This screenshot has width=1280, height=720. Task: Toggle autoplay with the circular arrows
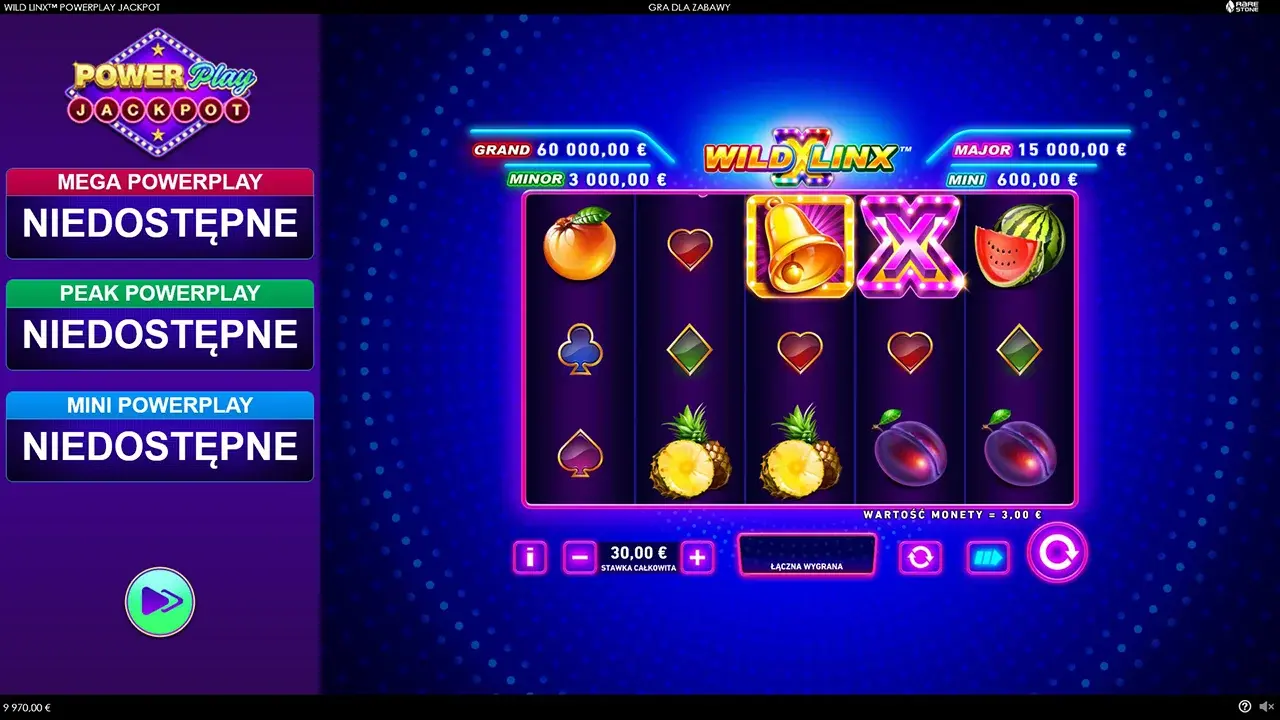920,557
